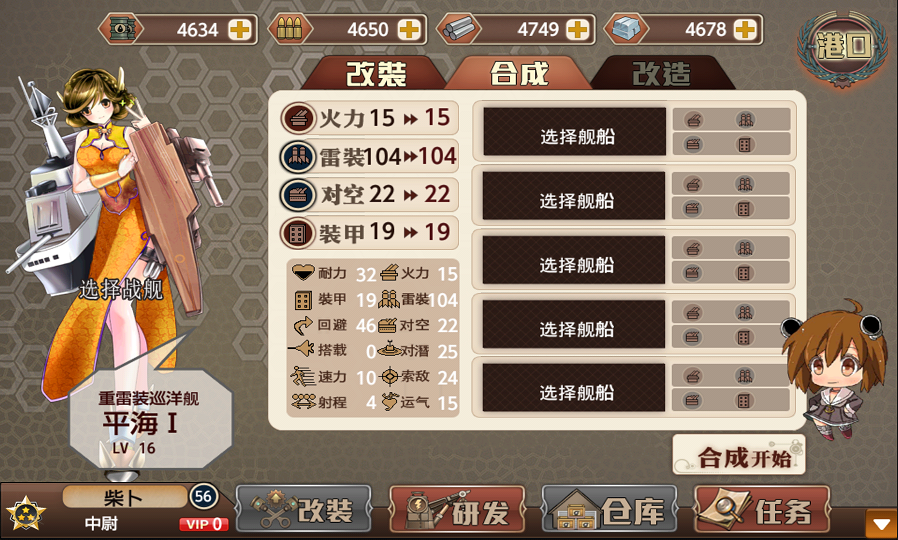
Task: Add ammo with its plus button
Action: (410, 29)
